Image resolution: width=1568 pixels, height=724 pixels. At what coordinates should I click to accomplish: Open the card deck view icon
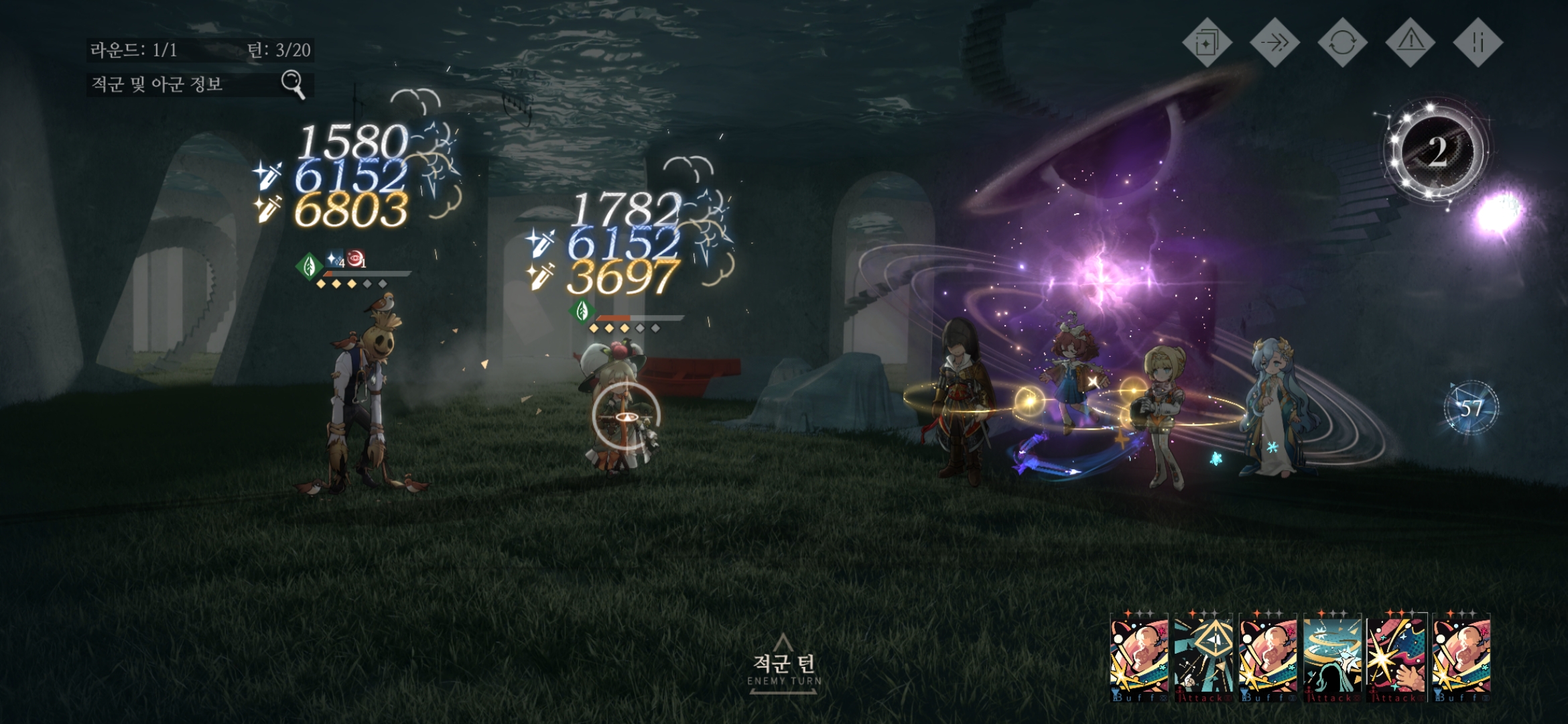tap(1207, 43)
